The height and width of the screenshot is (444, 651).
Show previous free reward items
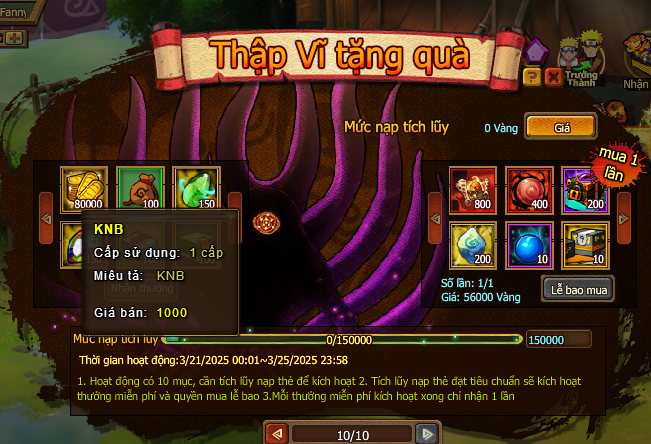pos(45,214)
